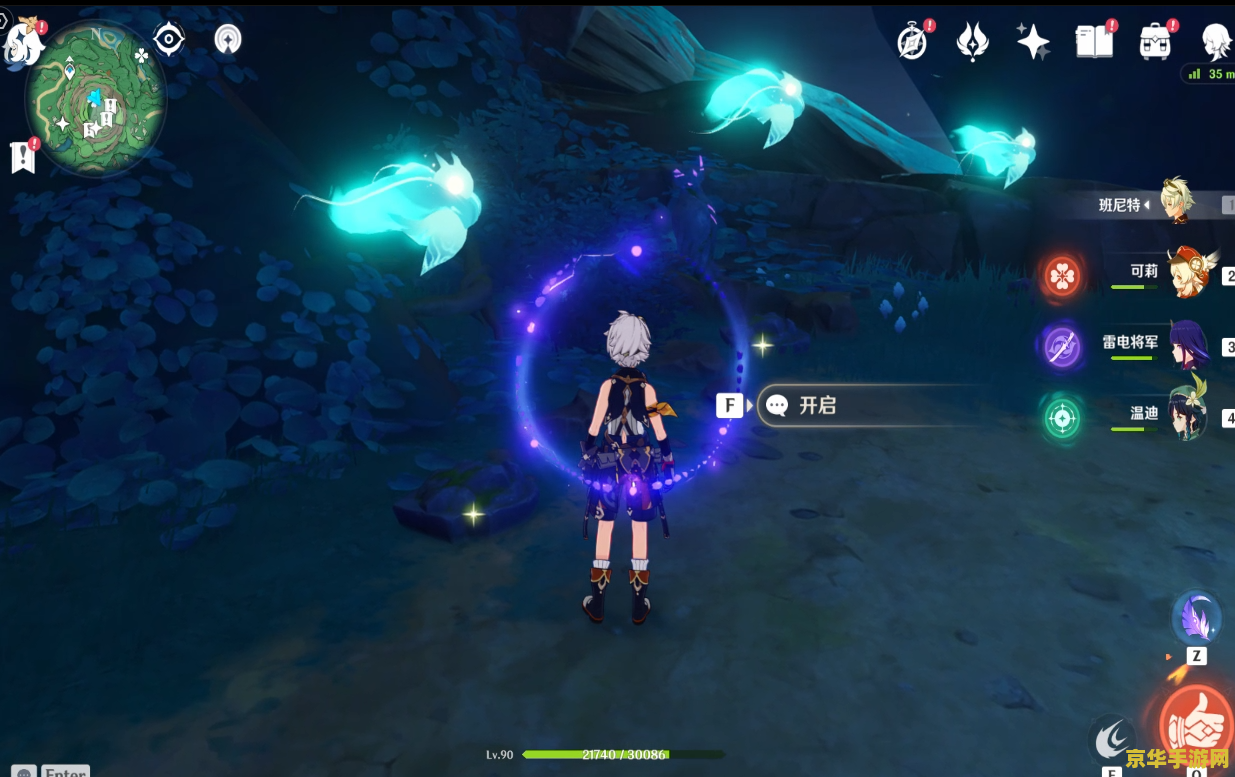The image size is (1235, 777).
Task: Open the four-pointed star wish icon
Action: coord(1032,42)
